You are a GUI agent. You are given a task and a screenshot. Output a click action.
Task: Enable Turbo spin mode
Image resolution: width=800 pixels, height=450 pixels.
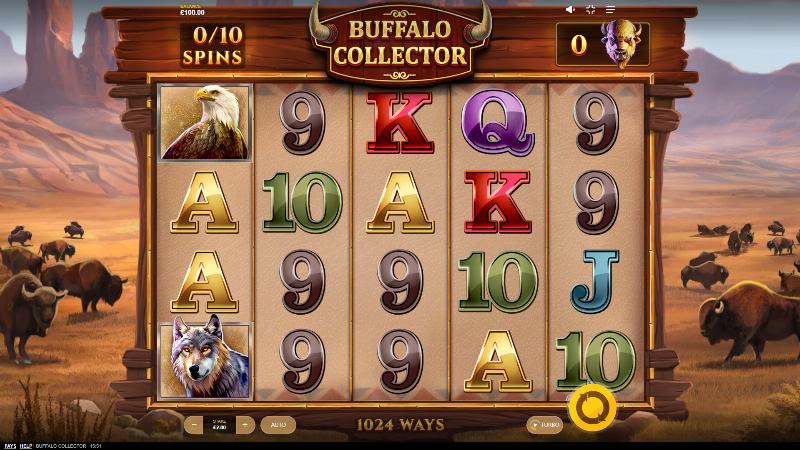[x=545, y=424]
